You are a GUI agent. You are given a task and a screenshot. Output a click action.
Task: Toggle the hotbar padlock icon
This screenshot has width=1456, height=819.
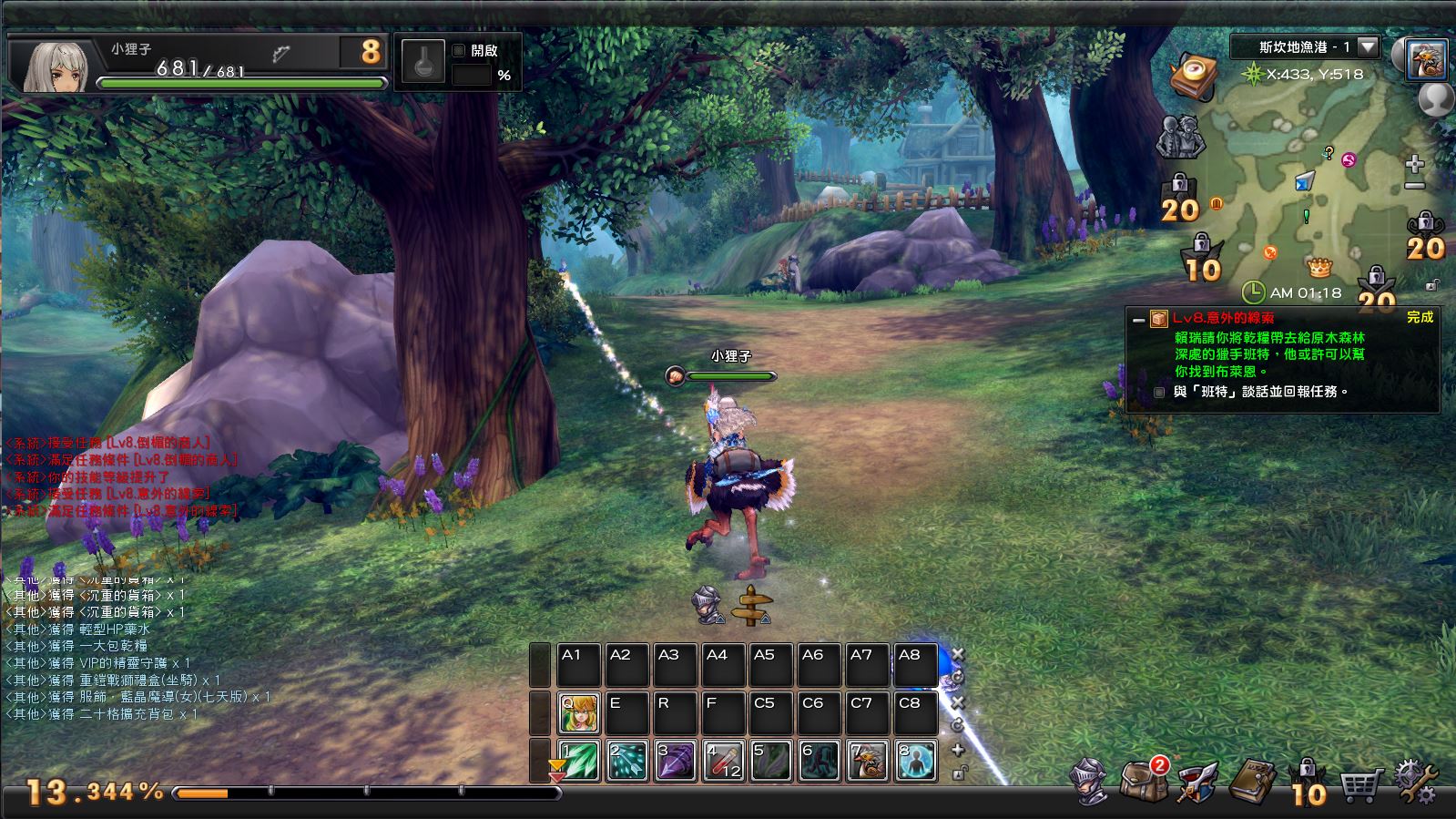click(x=958, y=773)
